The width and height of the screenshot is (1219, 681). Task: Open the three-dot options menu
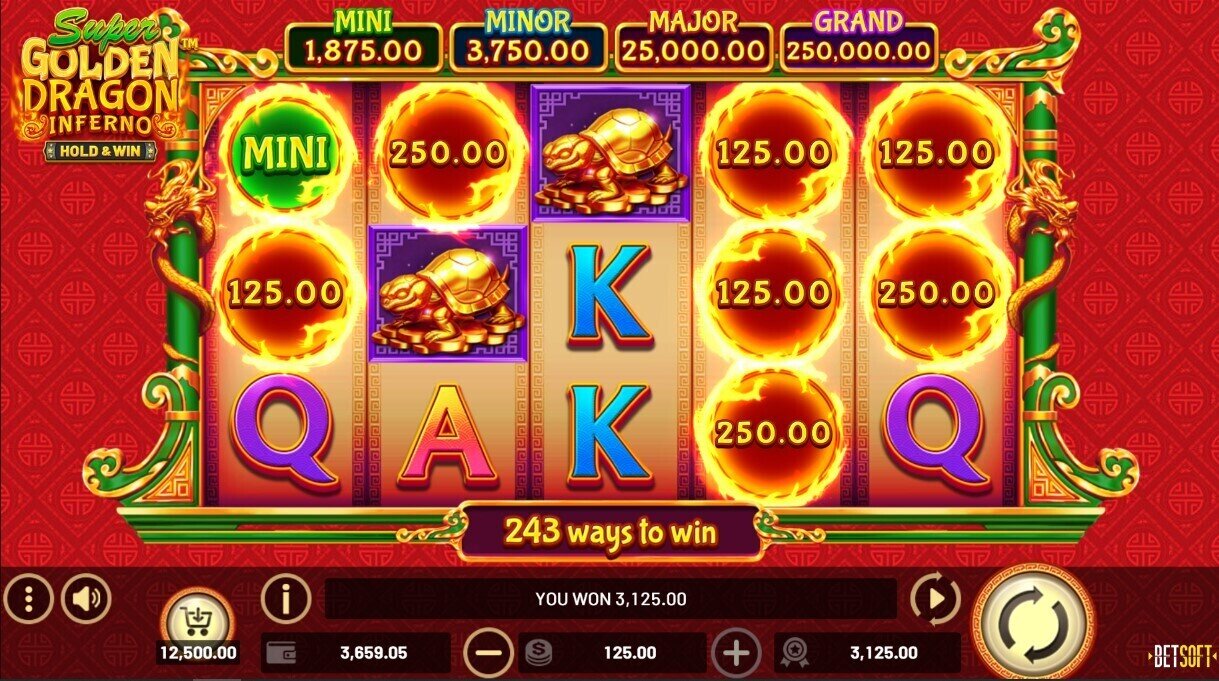click(x=28, y=600)
